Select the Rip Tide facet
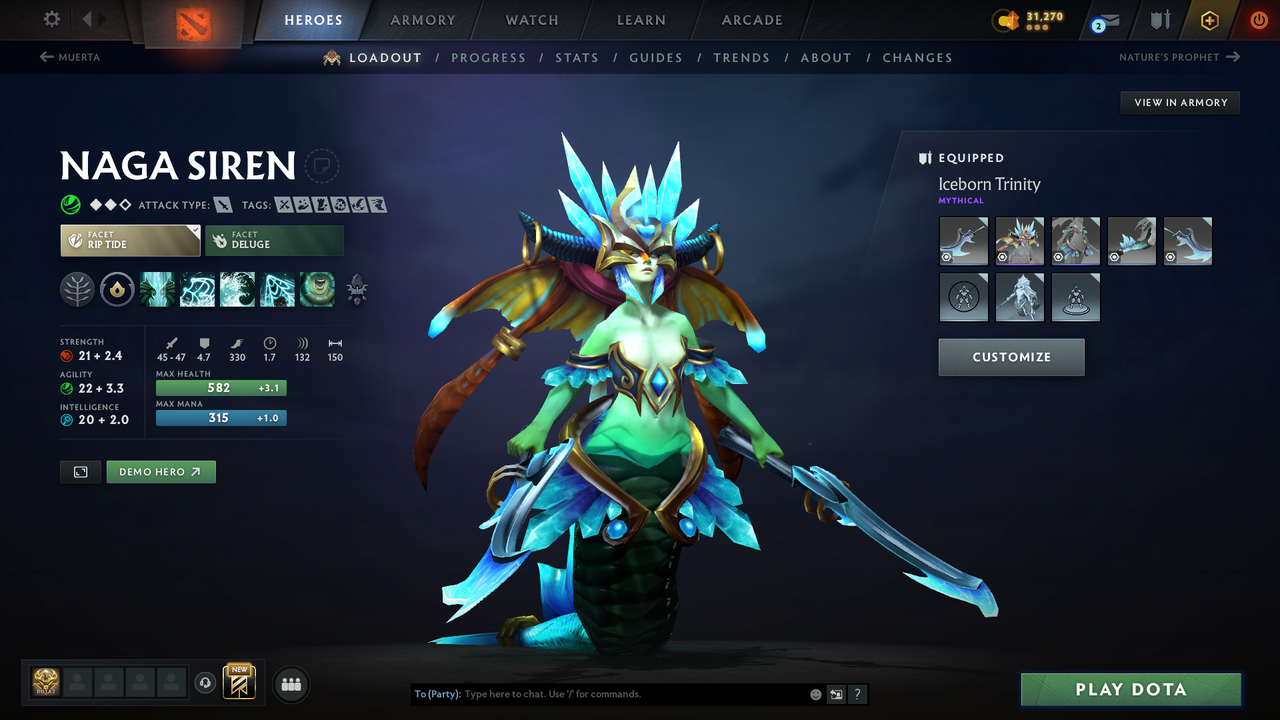 coord(130,240)
